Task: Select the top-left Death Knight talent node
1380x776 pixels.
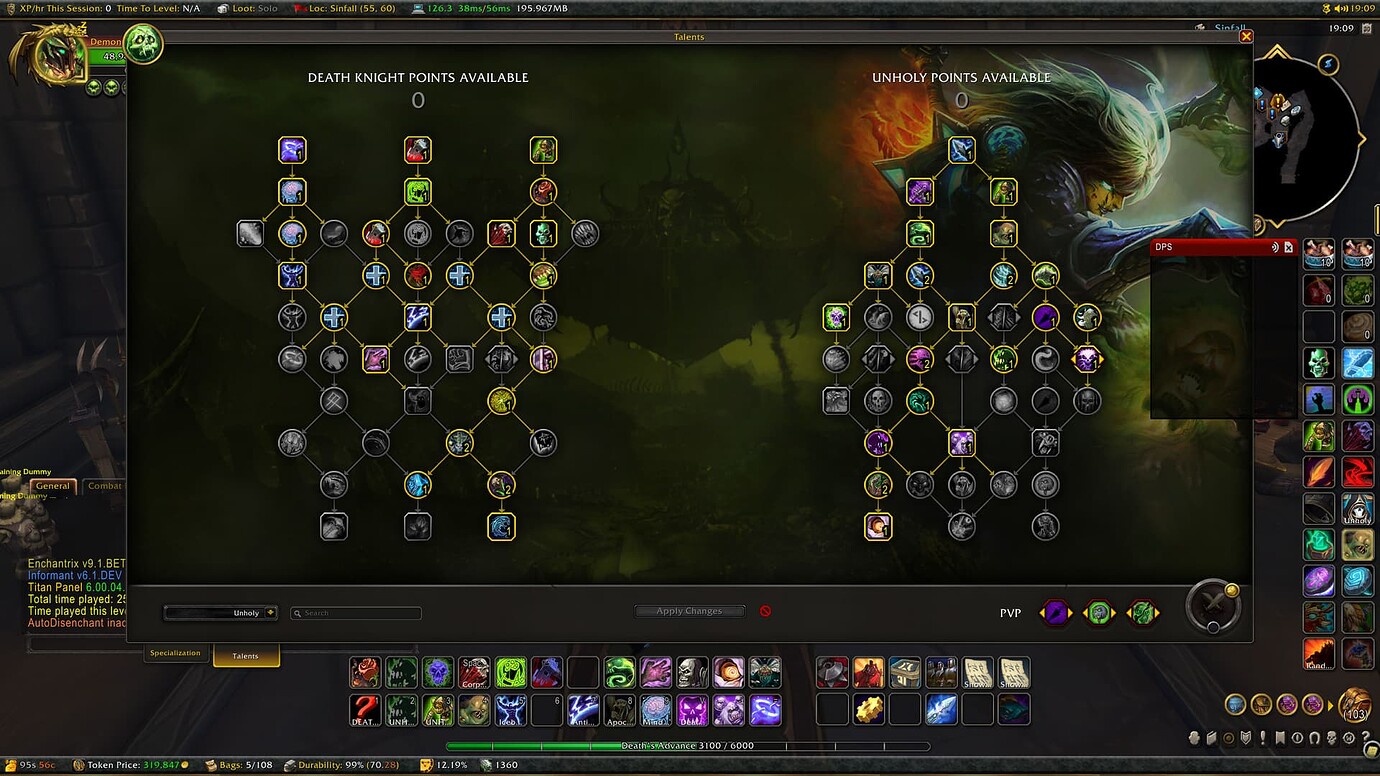Action: (x=292, y=150)
